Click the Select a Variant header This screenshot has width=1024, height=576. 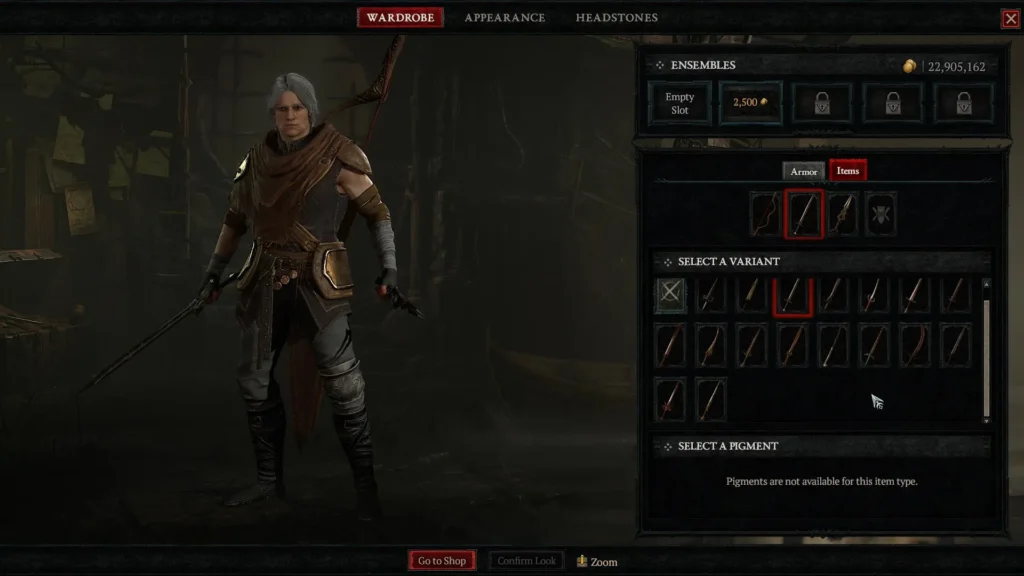[x=729, y=262]
